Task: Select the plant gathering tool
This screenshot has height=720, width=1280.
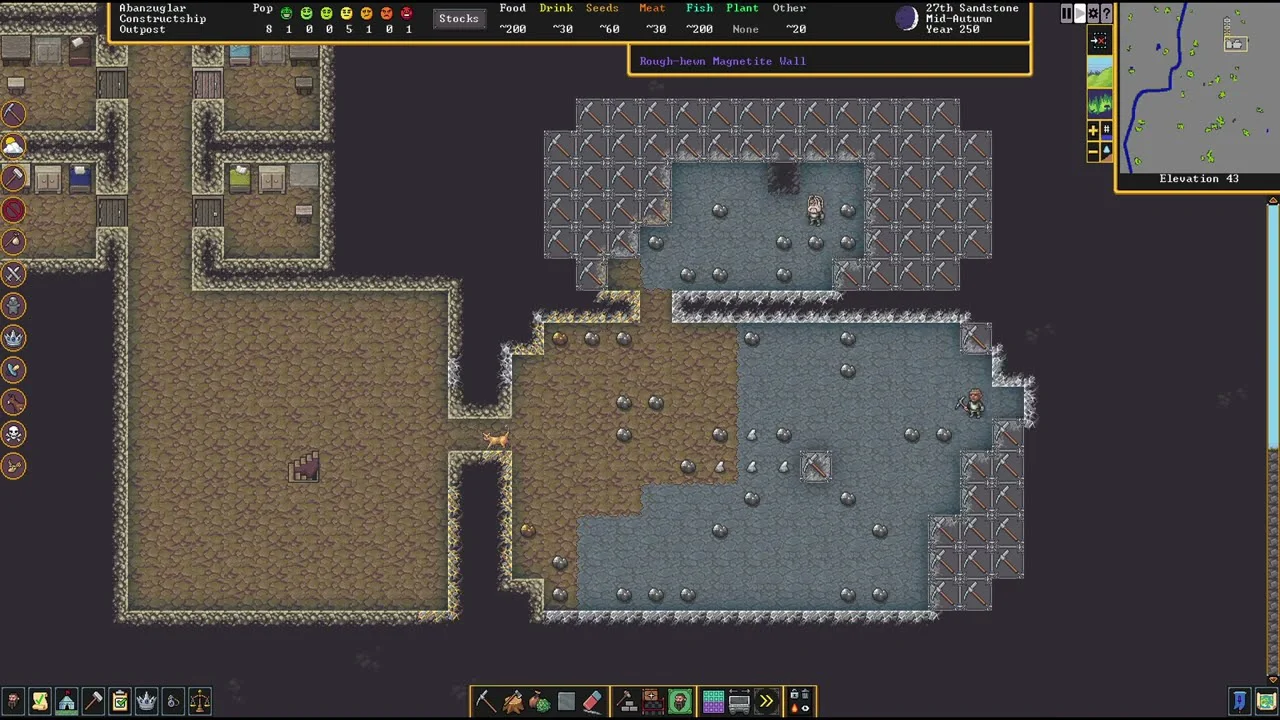Action: coord(539,702)
